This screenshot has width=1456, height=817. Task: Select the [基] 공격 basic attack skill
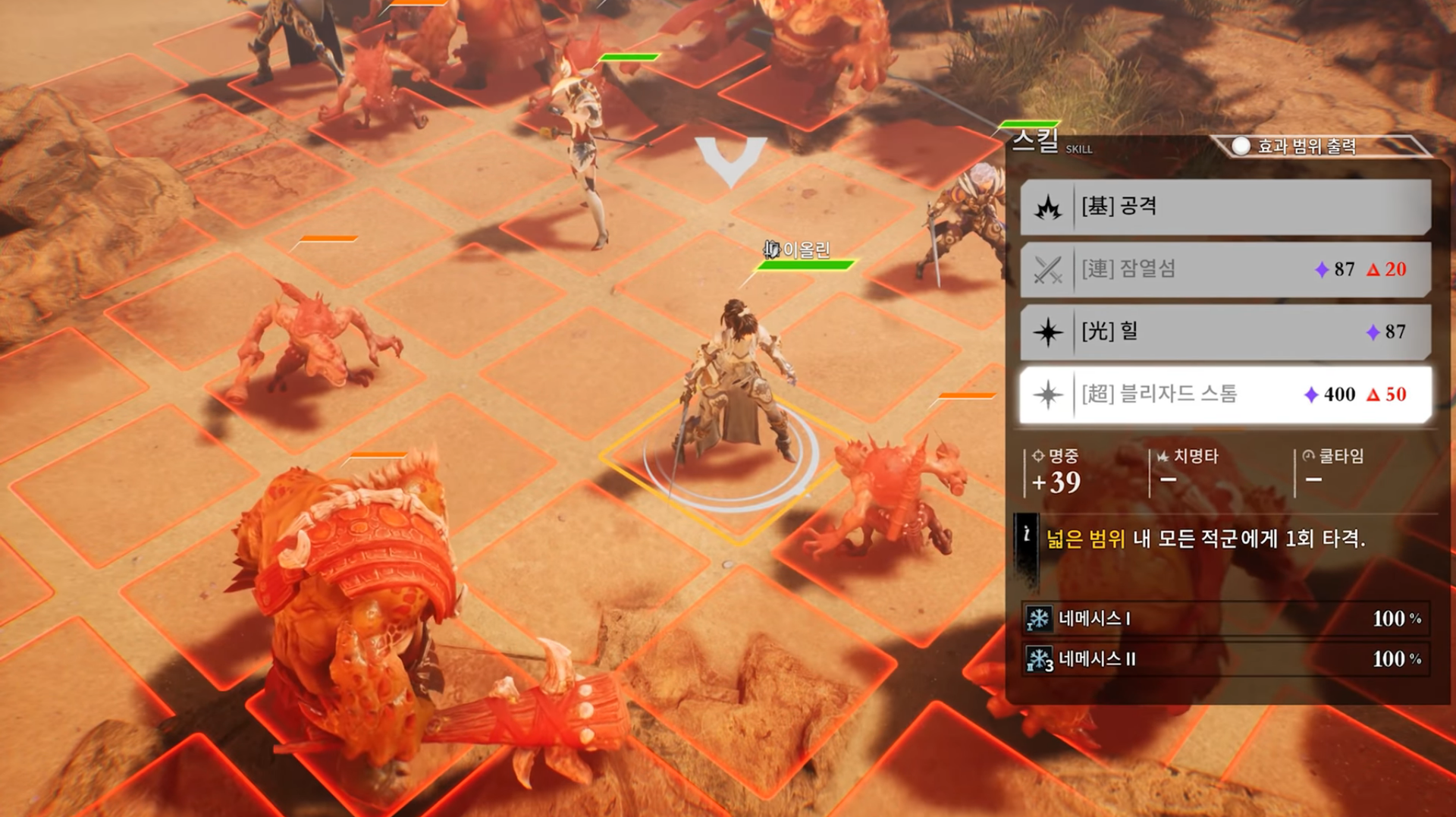tap(1225, 206)
